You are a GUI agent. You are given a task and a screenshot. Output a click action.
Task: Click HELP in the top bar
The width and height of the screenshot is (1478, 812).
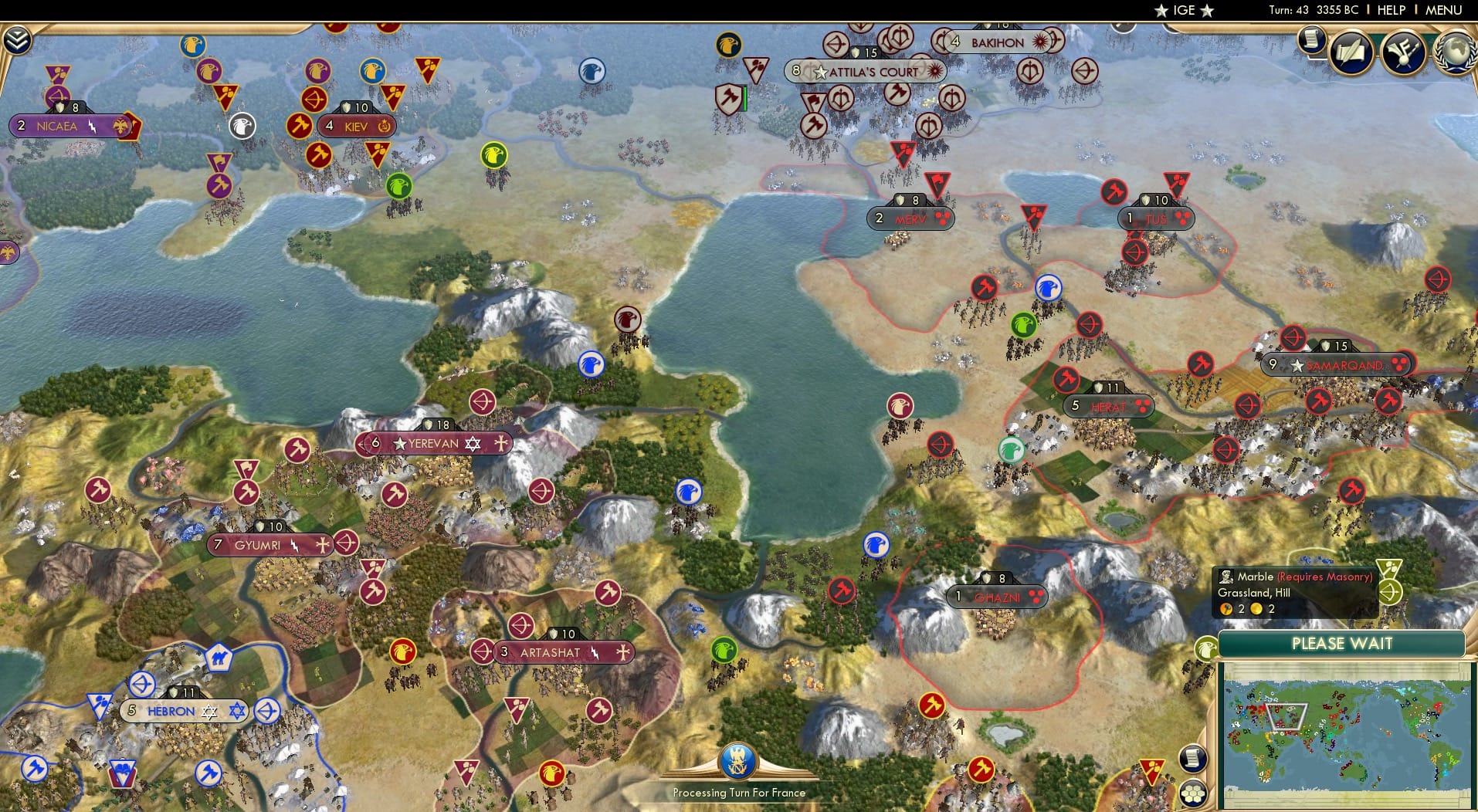point(1390,10)
